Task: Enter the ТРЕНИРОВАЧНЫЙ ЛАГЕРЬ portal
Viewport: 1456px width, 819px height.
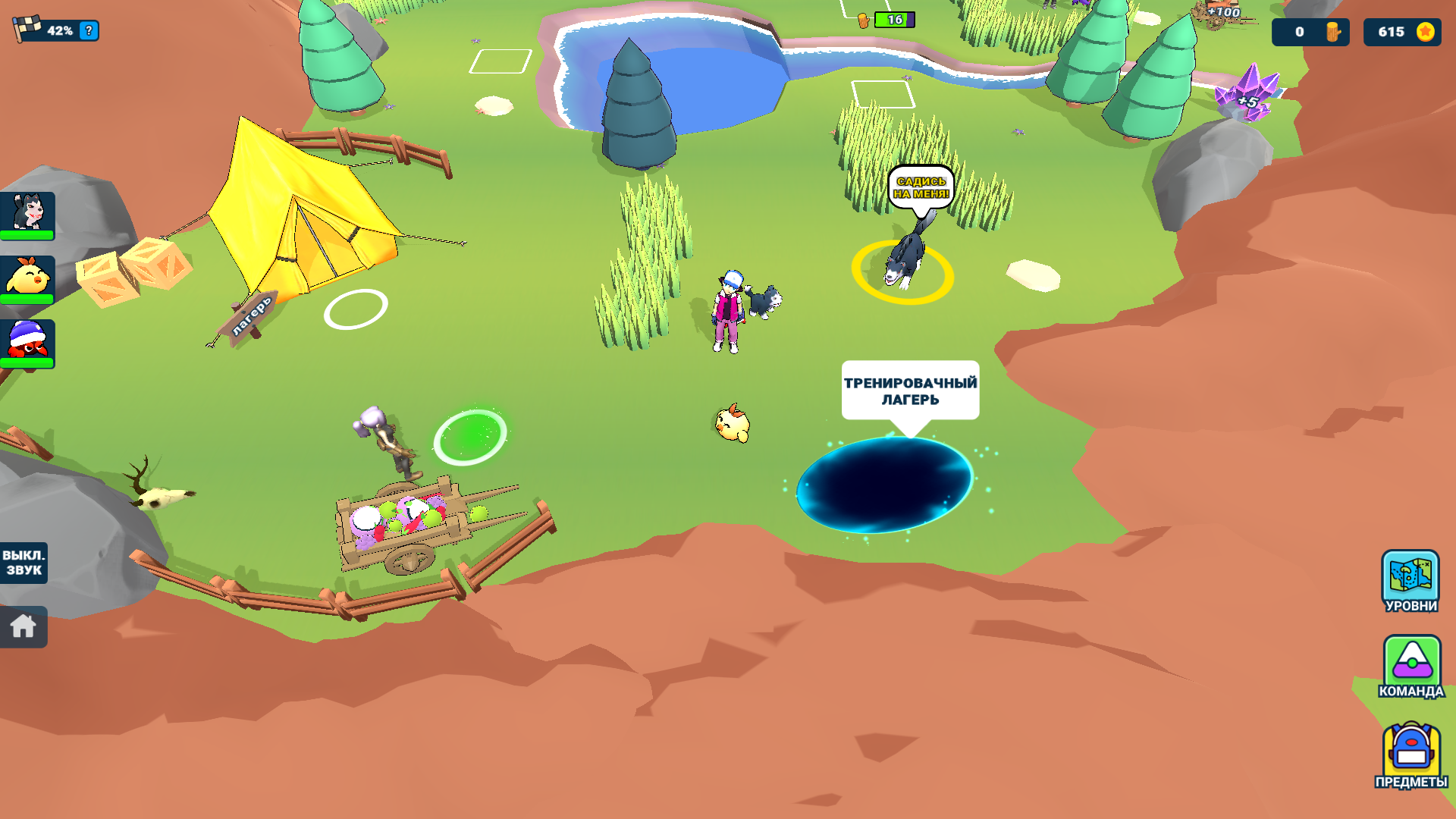Action: click(x=886, y=485)
